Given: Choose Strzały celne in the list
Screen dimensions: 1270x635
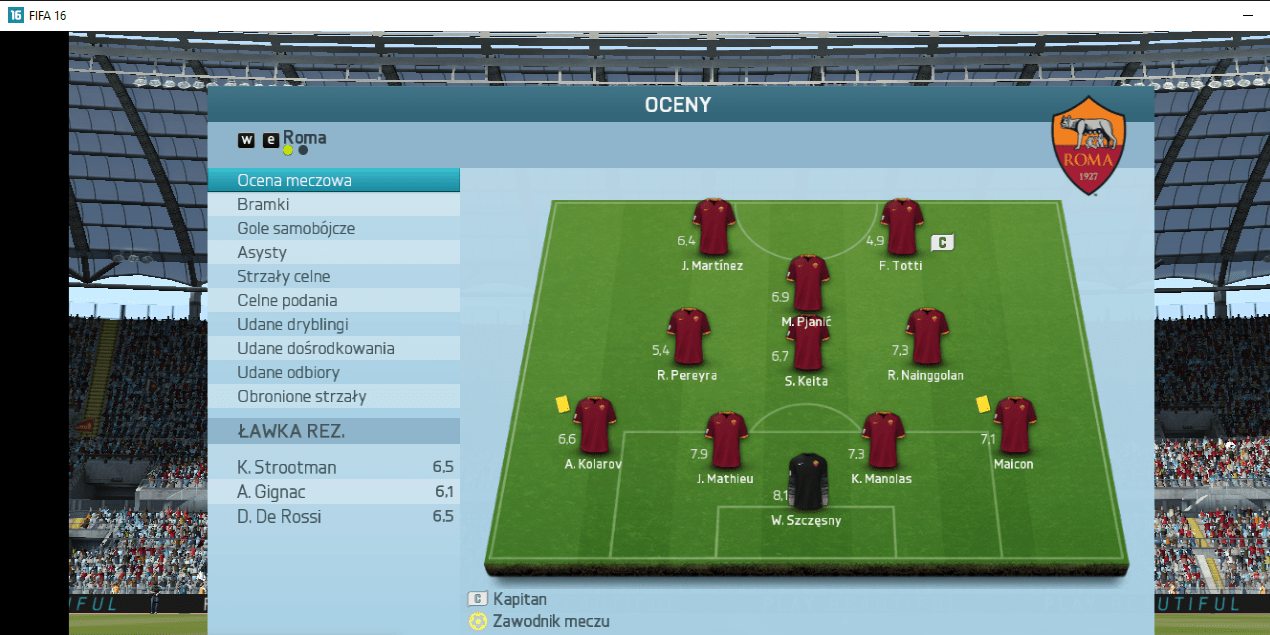Looking at the screenshot, I should click(x=333, y=277).
